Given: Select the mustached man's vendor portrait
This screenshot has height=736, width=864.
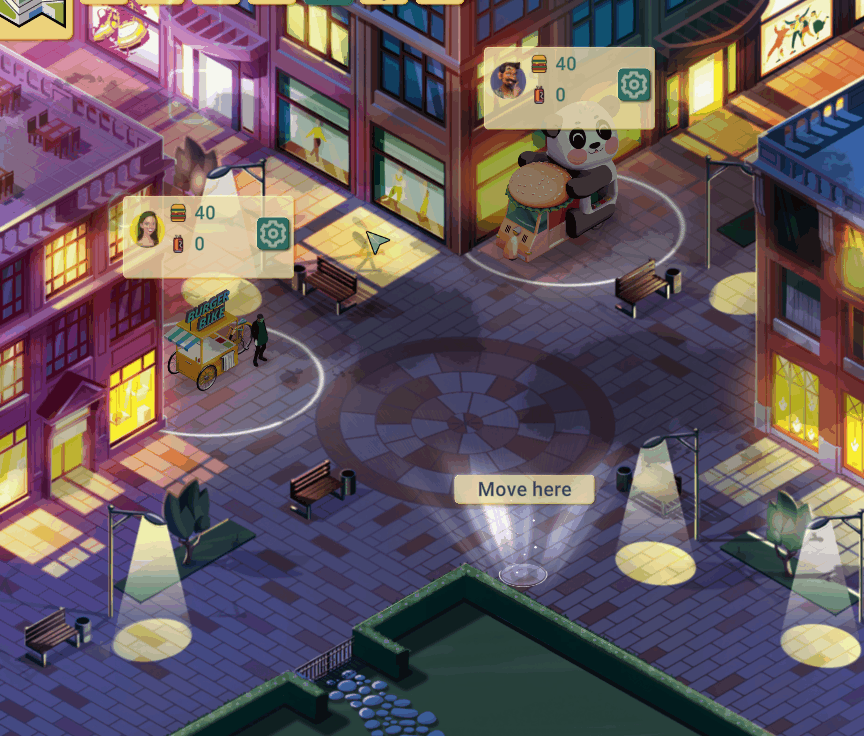Looking at the screenshot, I should (508, 81).
